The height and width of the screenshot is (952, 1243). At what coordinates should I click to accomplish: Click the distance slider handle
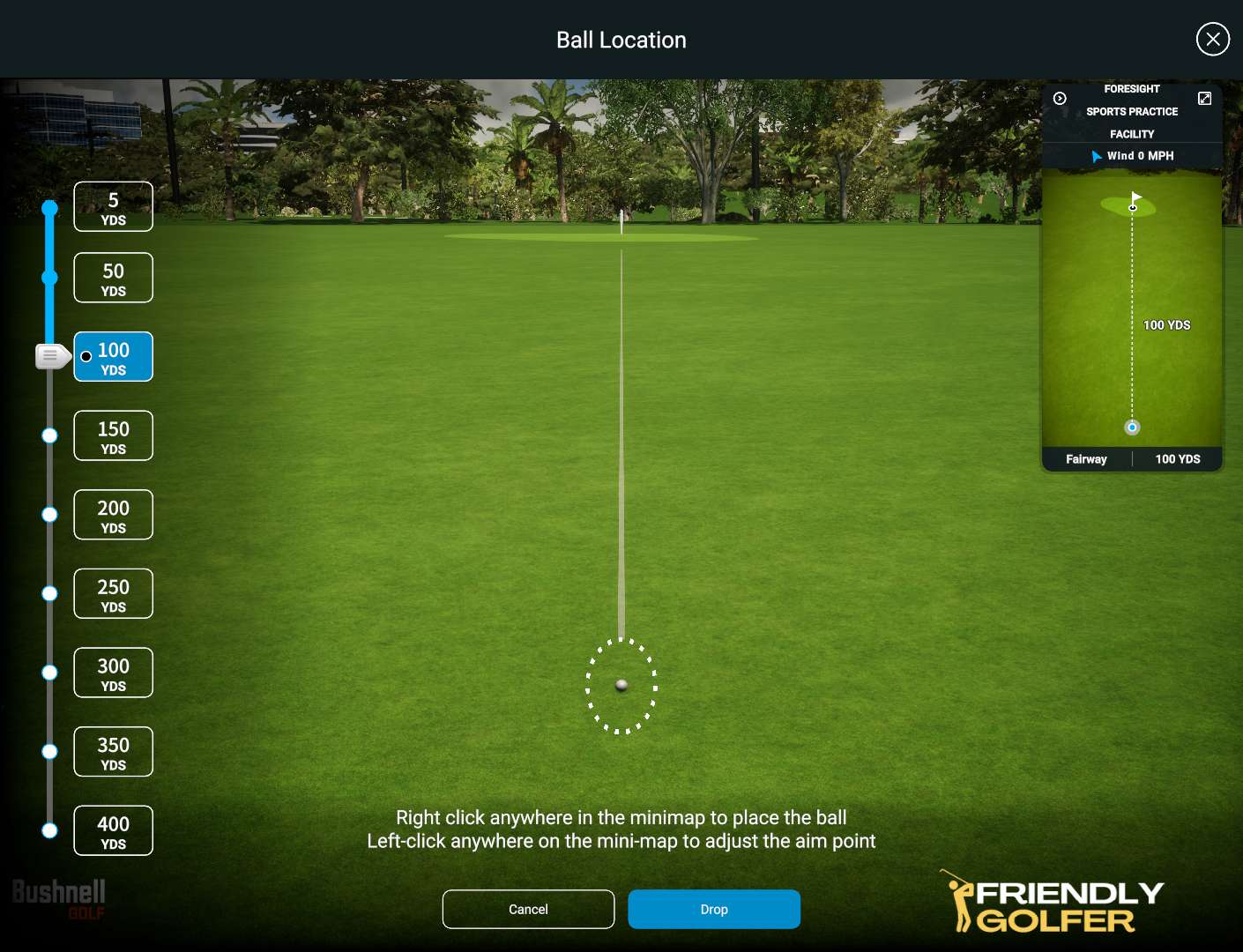click(x=51, y=356)
